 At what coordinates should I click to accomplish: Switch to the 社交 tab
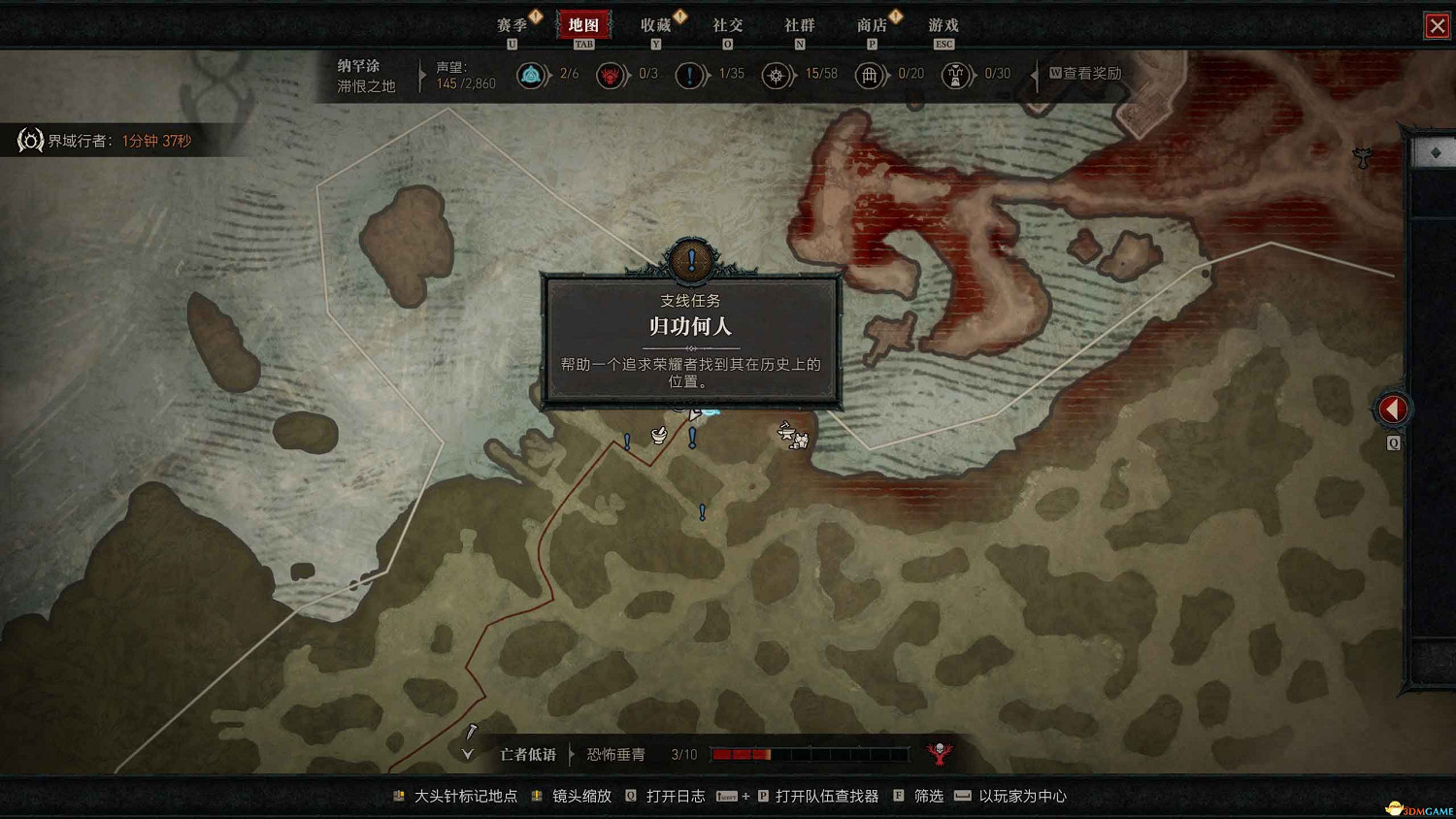click(727, 26)
